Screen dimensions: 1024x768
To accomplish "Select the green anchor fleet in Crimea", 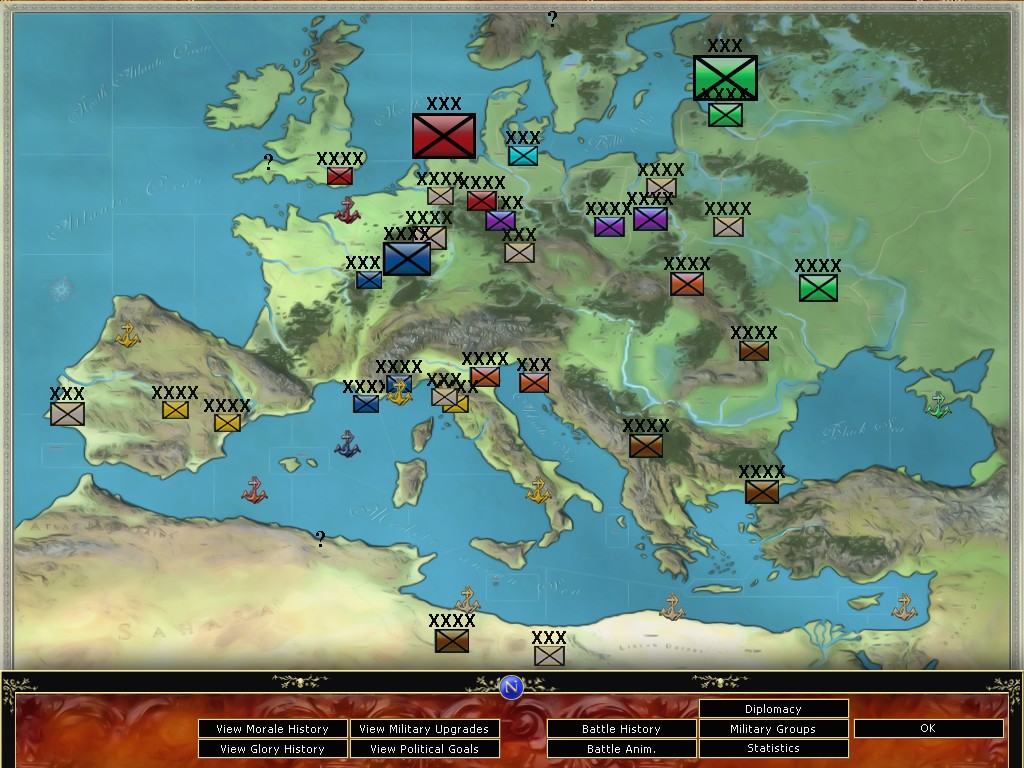I will (x=937, y=405).
